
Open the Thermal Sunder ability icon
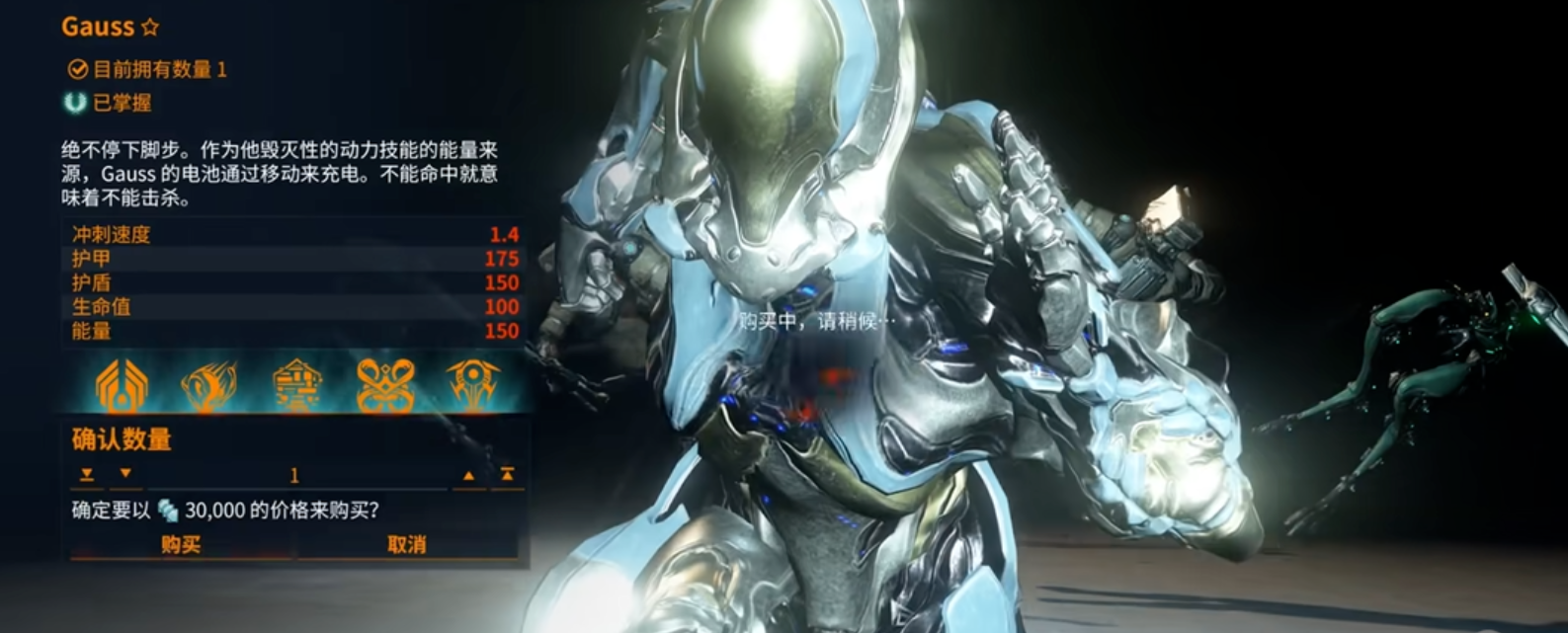point(385,385)
